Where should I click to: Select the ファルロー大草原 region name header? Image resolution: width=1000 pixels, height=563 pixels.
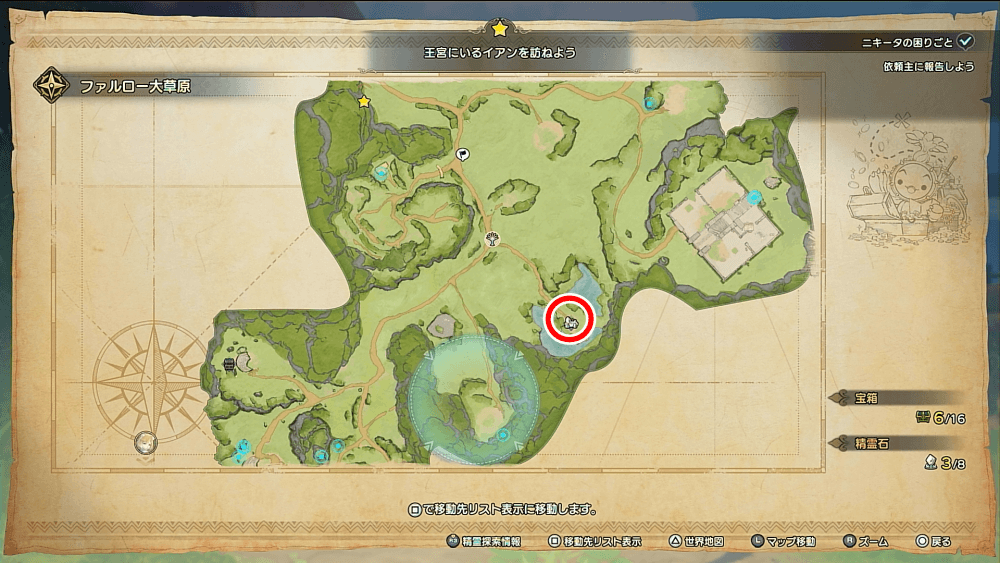[135, 87]
